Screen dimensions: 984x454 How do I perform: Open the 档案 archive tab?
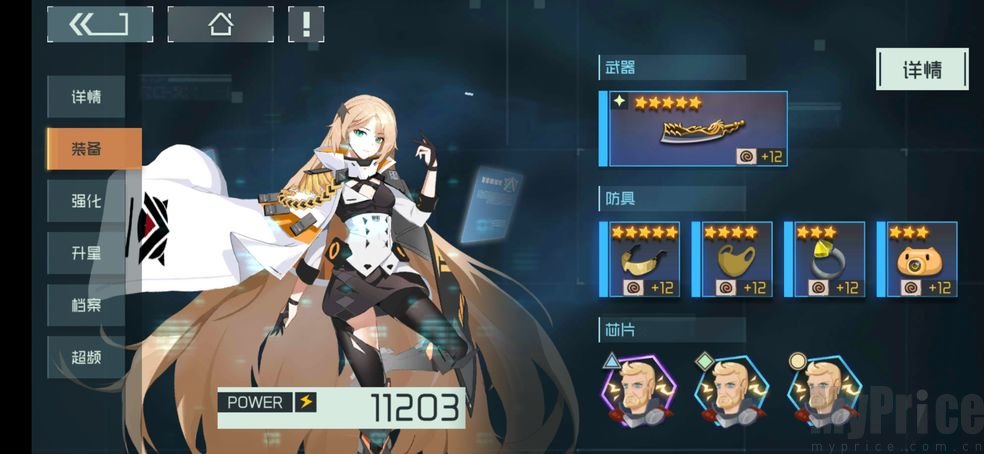coord(86,305)
